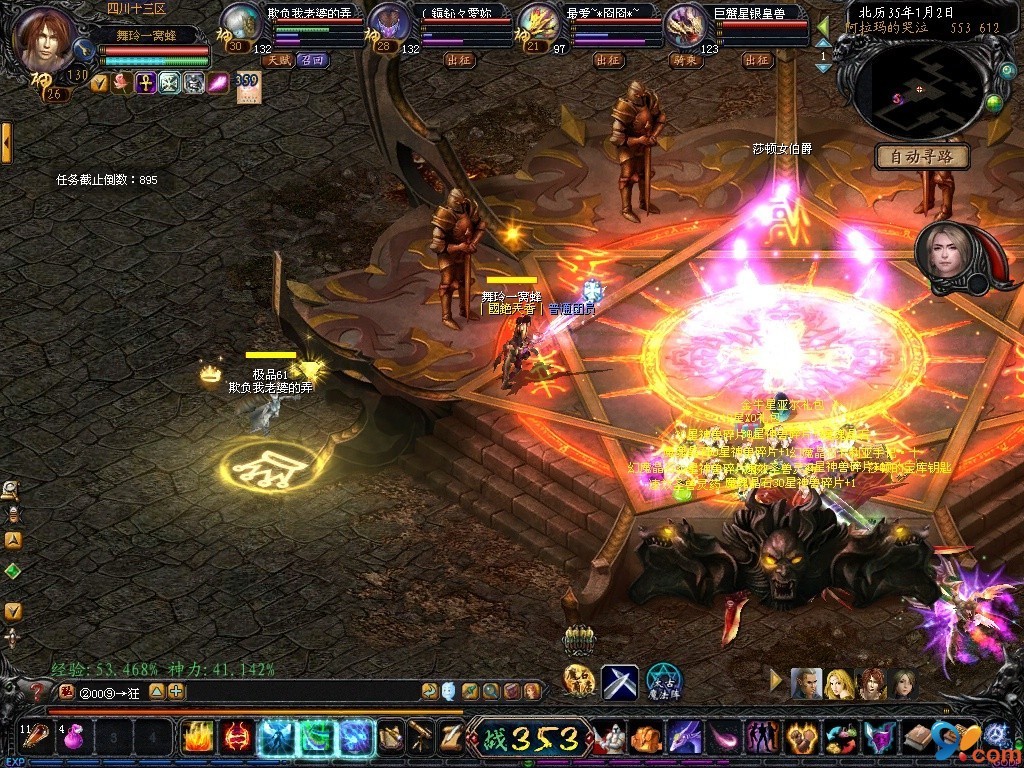Select the player's red-haired portrait
The height and width of the screenshot is (768, 1024).
click(43, 38)
